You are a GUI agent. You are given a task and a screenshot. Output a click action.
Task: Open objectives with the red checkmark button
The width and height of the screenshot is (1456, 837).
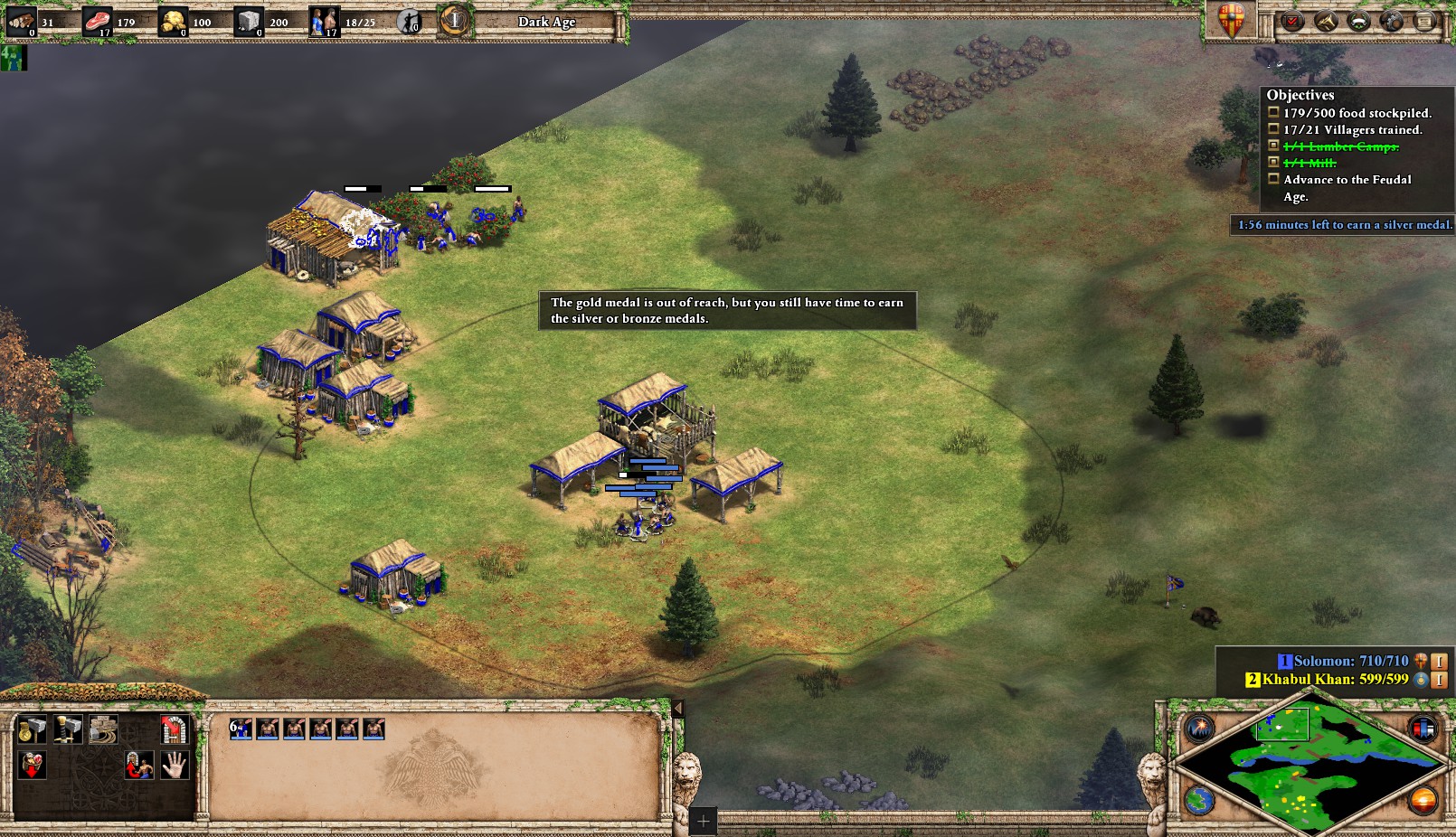point(1292,21)
